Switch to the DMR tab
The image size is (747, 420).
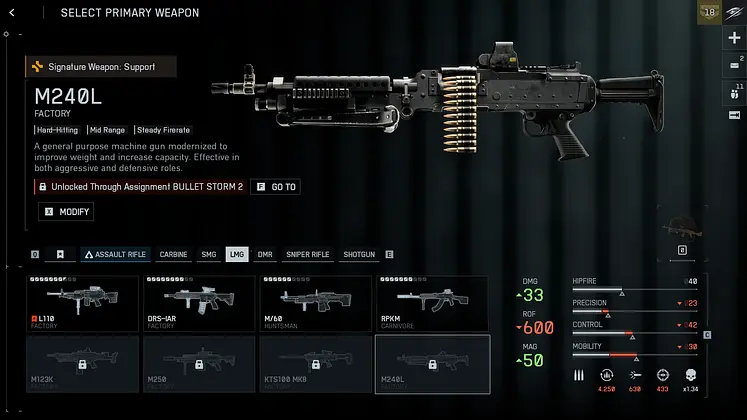265,255
